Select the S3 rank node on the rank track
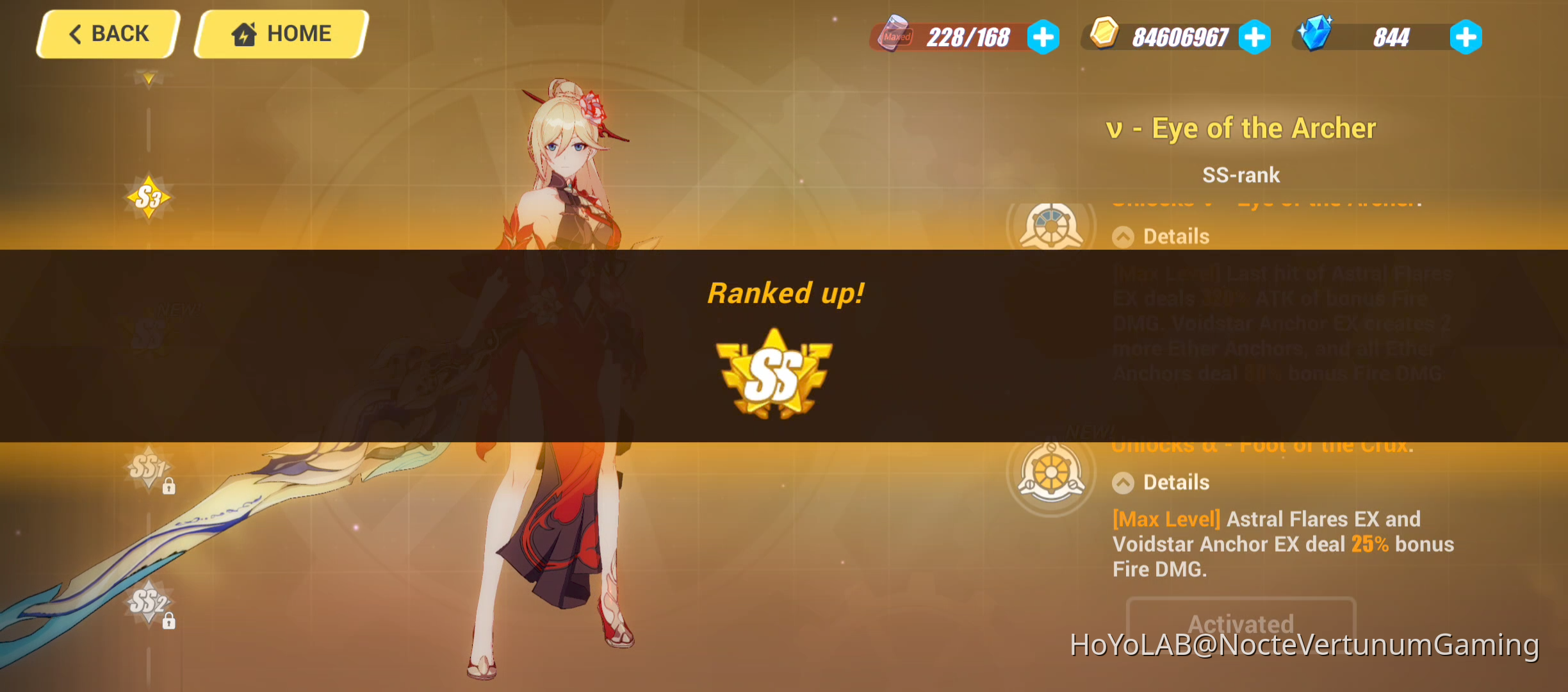The height and width of the screenshot is (692, 1568). (149, 197)
